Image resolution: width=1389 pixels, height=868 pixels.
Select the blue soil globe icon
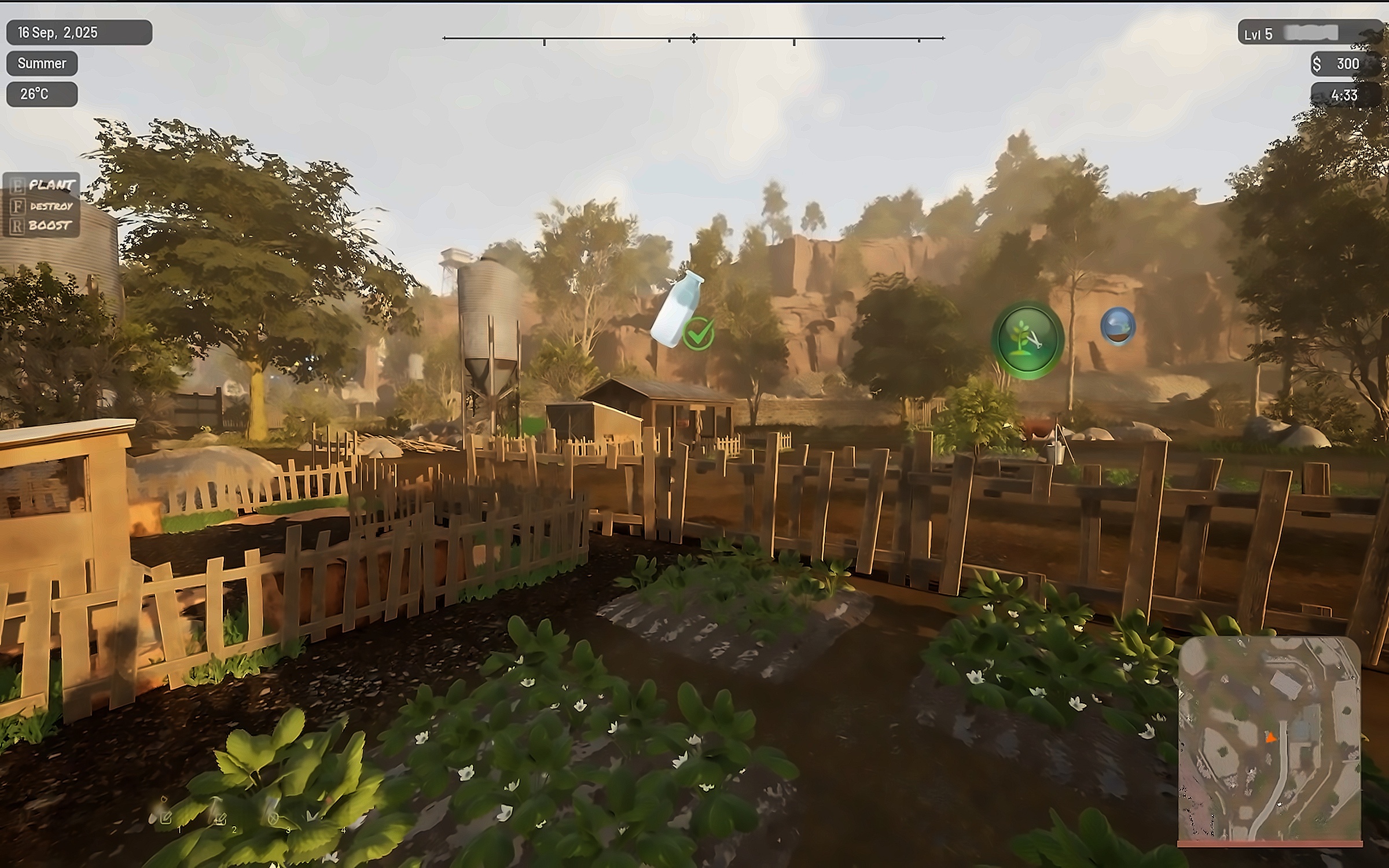[x=1118, y=326]
